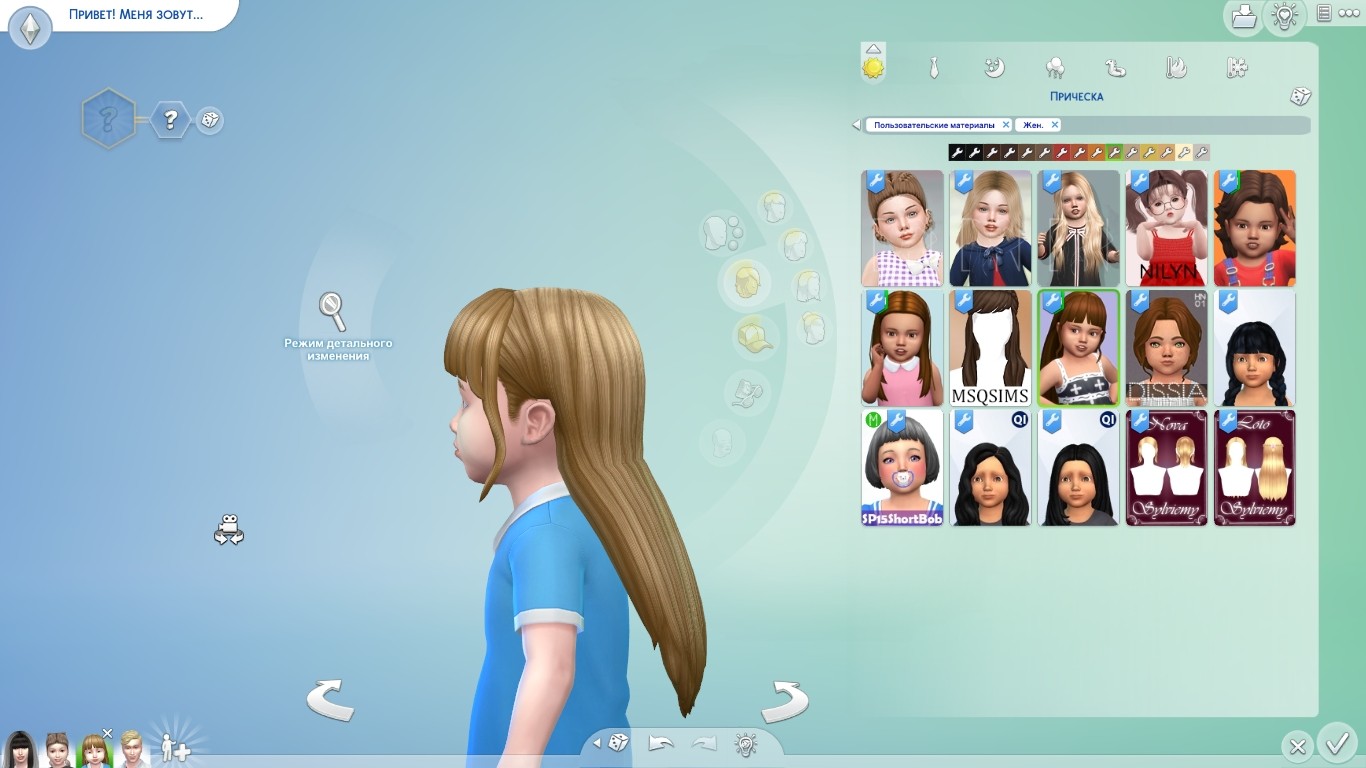Select the MSQSIMS long hair thumbnail

point(990,348)
